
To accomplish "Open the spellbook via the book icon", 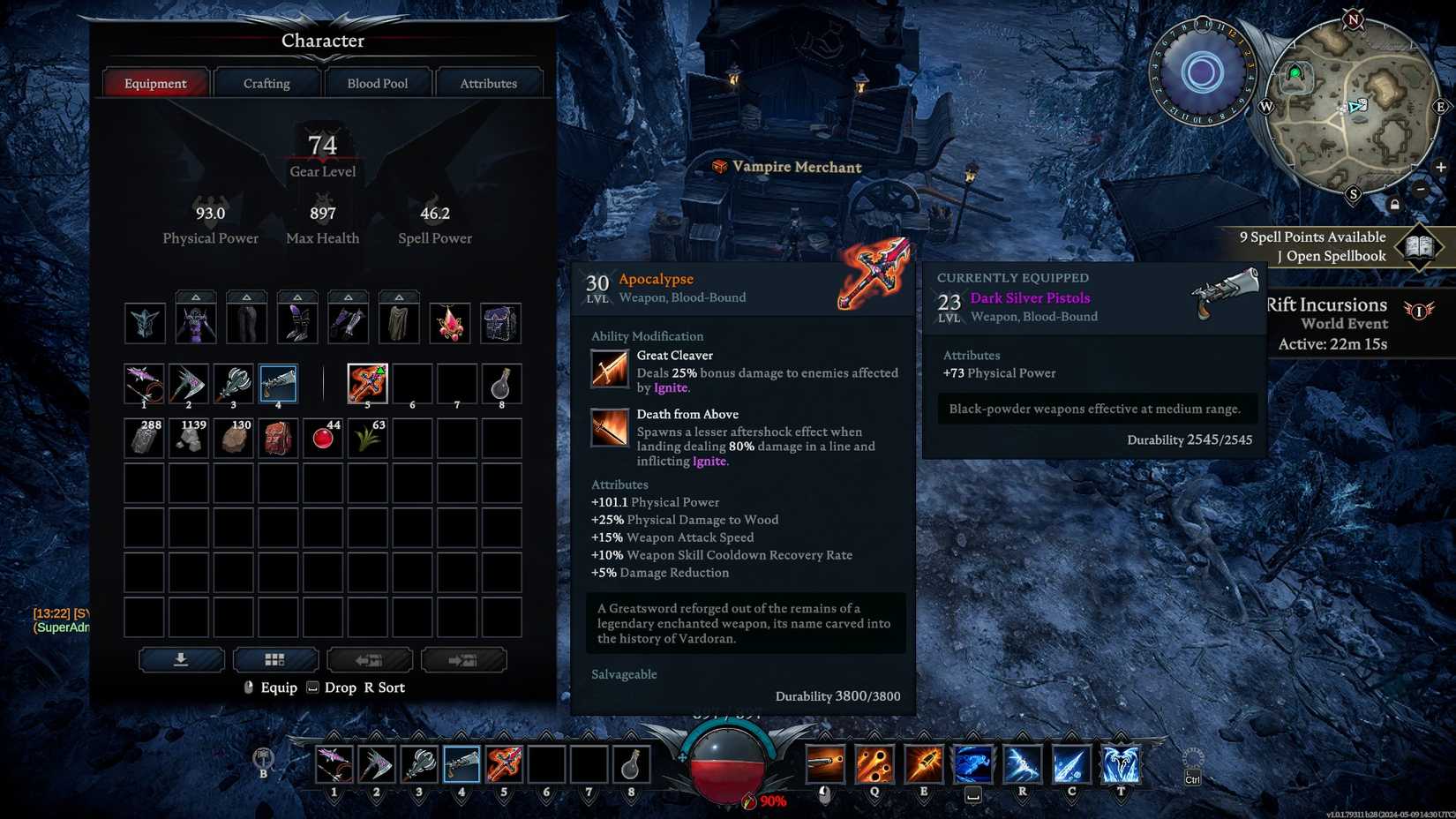I will point(1421,246).
